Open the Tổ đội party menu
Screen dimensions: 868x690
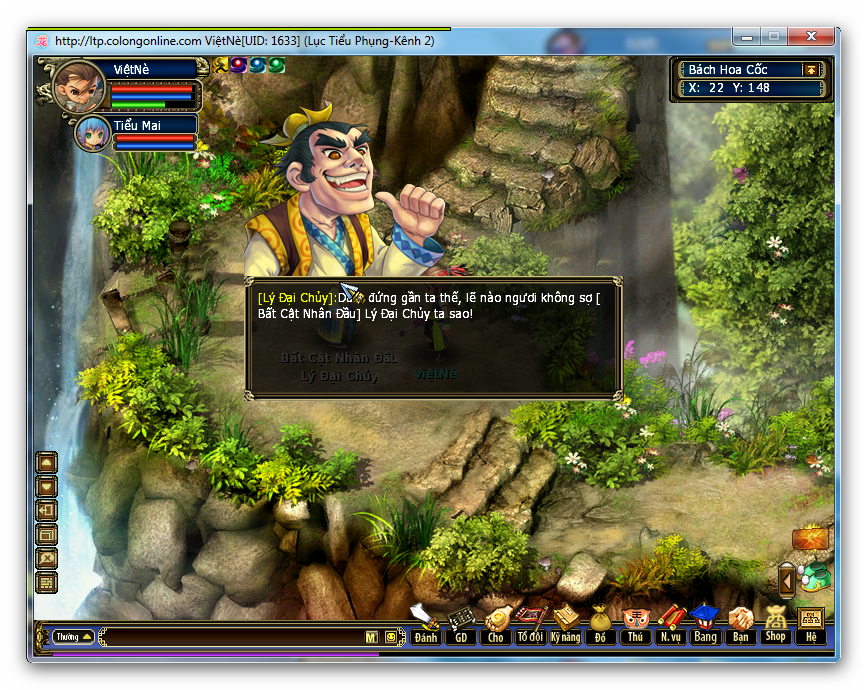click(x=531, y=625)
